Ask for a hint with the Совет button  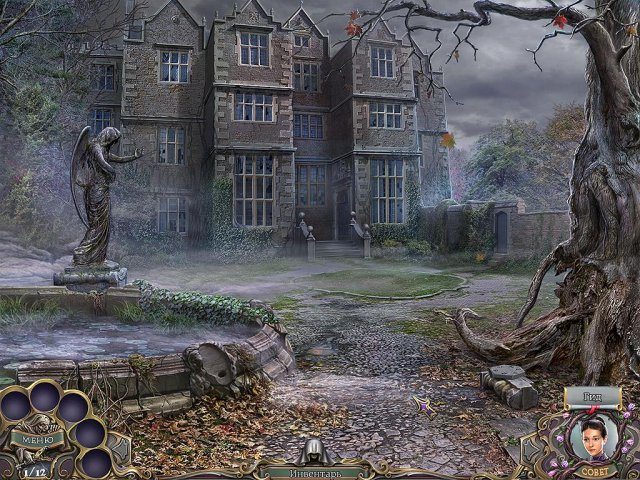[592, 464]
